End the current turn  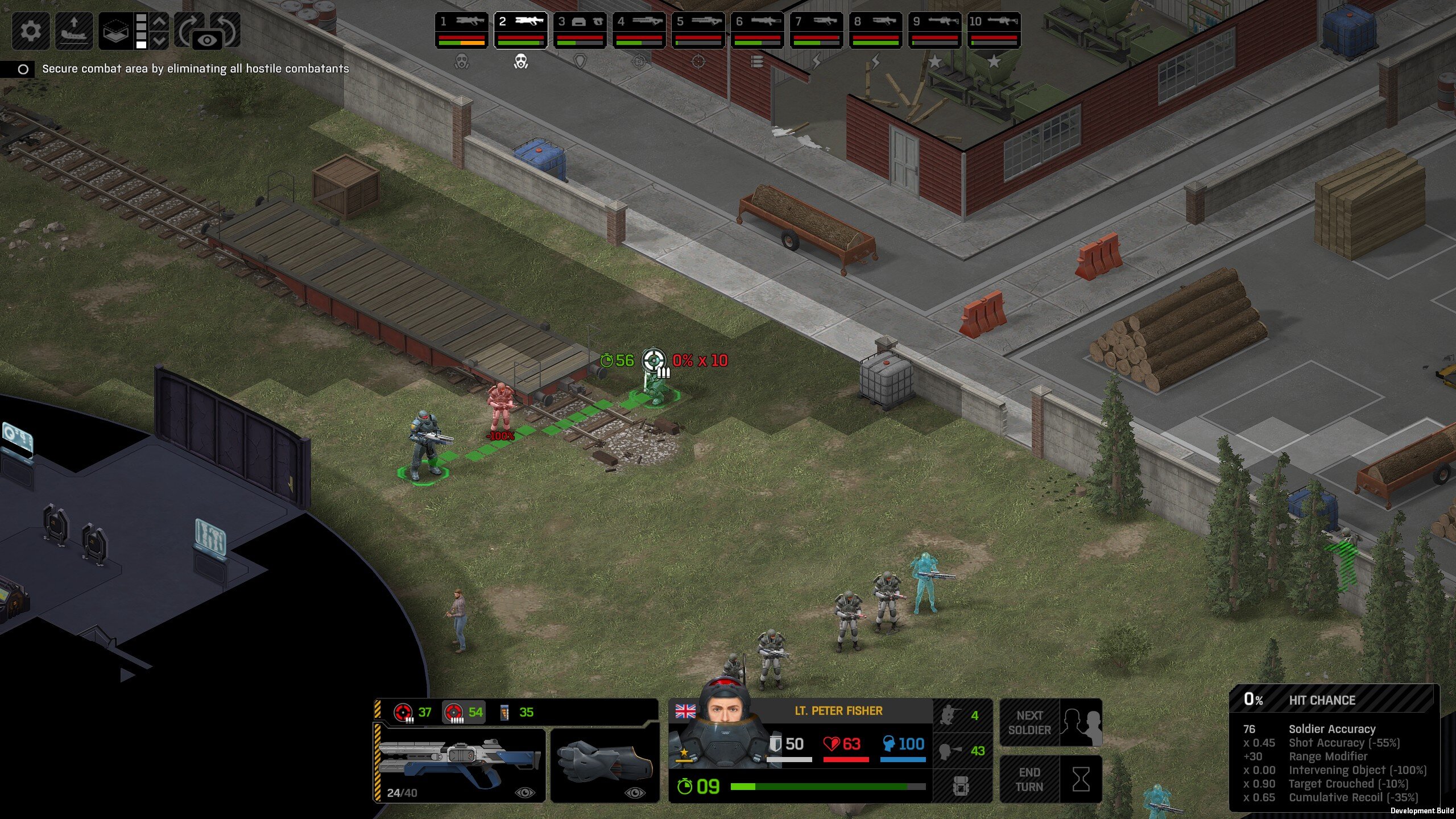[x=1050, y=779]
